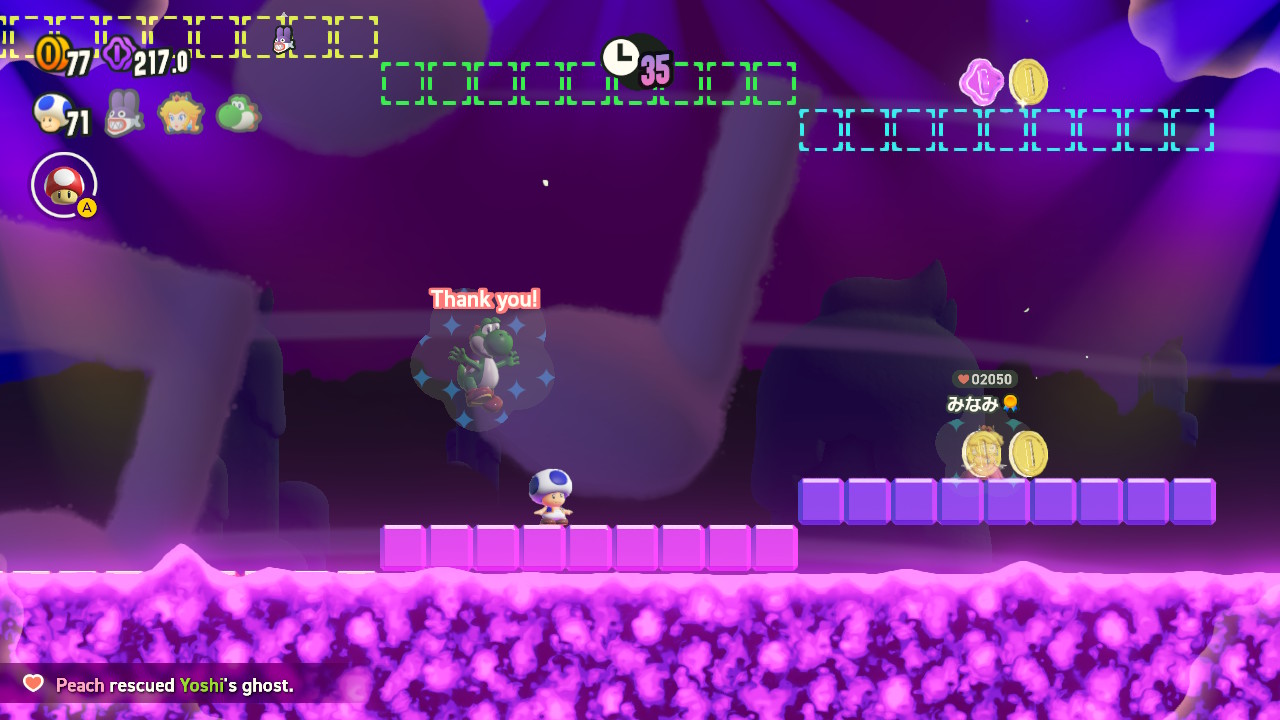Select the green Yoshi player icon
Screen dimensions: 1280x720
coord(238,113)
